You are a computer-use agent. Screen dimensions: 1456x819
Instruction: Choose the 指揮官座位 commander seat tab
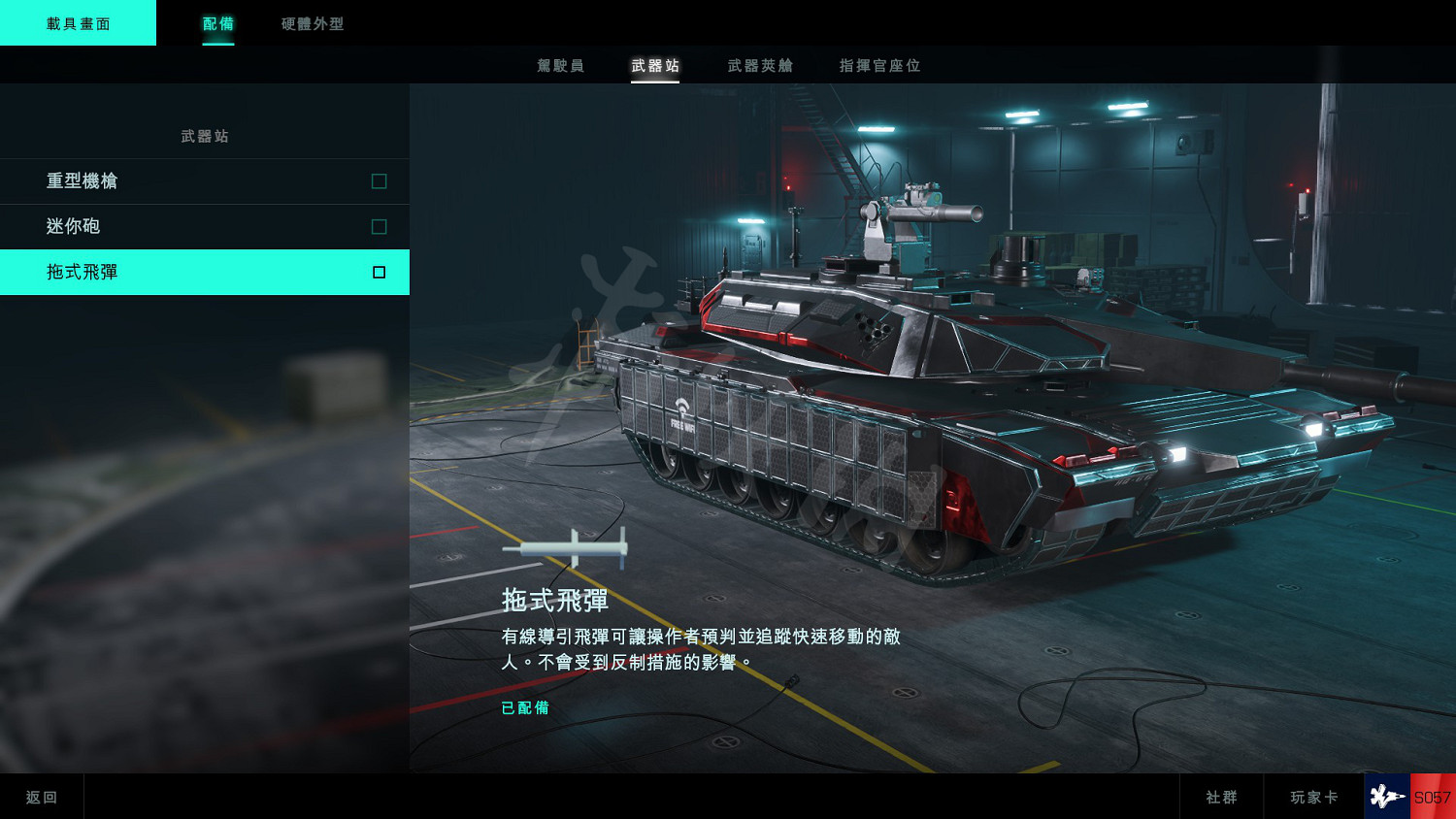pos(879,66)
